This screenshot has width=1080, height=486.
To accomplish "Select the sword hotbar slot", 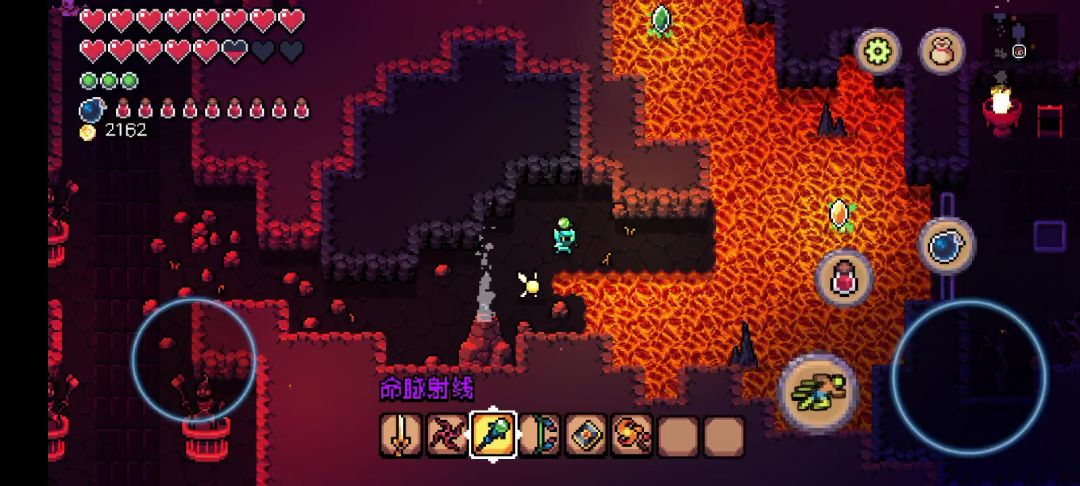I will [x=401, y=436].
